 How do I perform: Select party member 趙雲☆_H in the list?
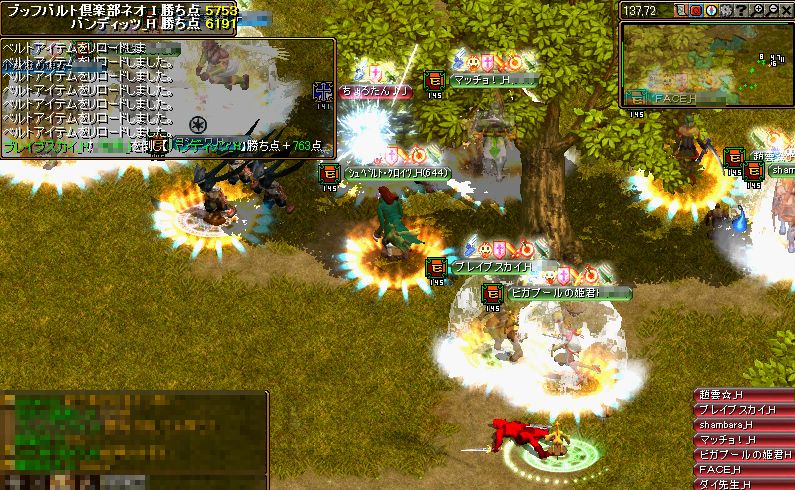(742, 395)
